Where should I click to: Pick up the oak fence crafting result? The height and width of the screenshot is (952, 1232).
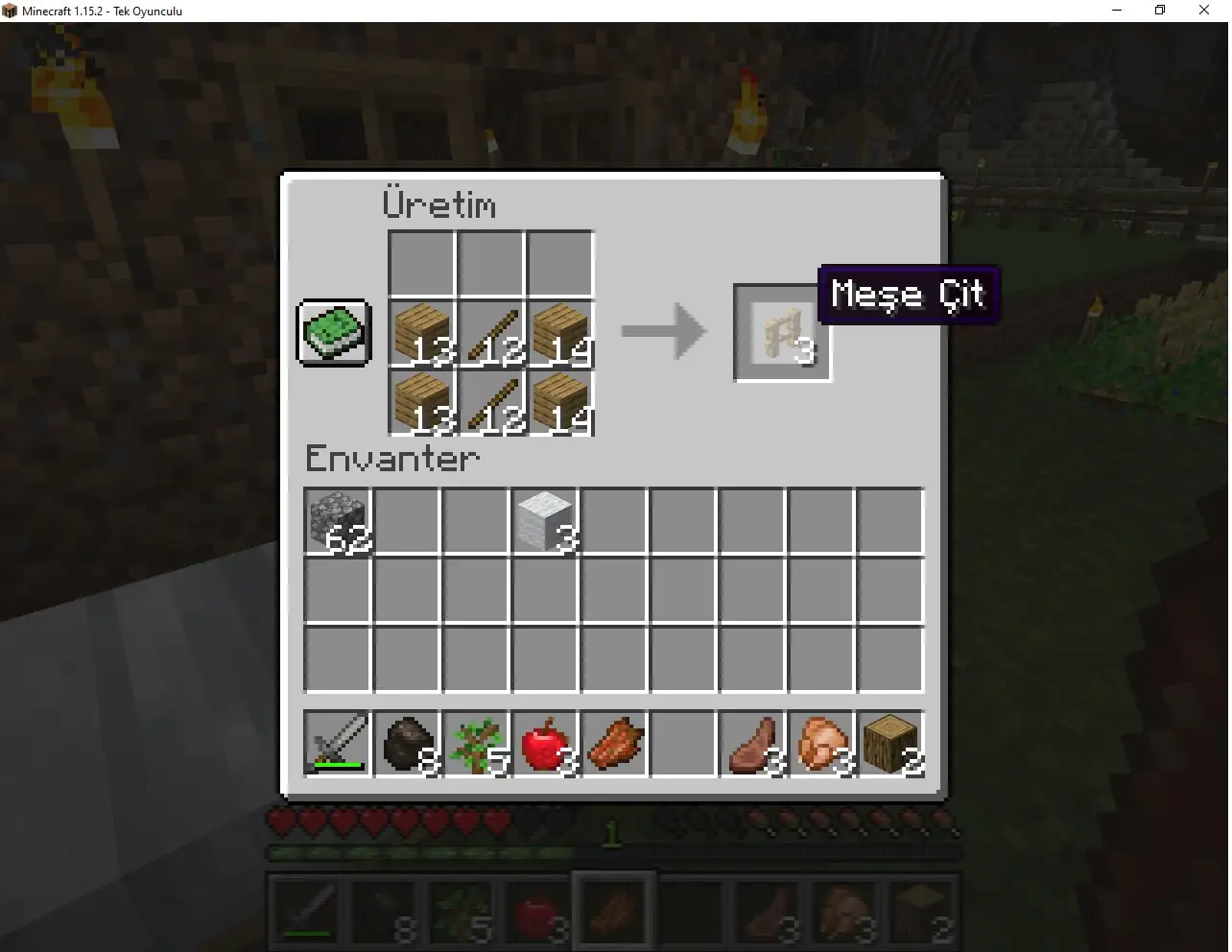click(x=782, y=333)
